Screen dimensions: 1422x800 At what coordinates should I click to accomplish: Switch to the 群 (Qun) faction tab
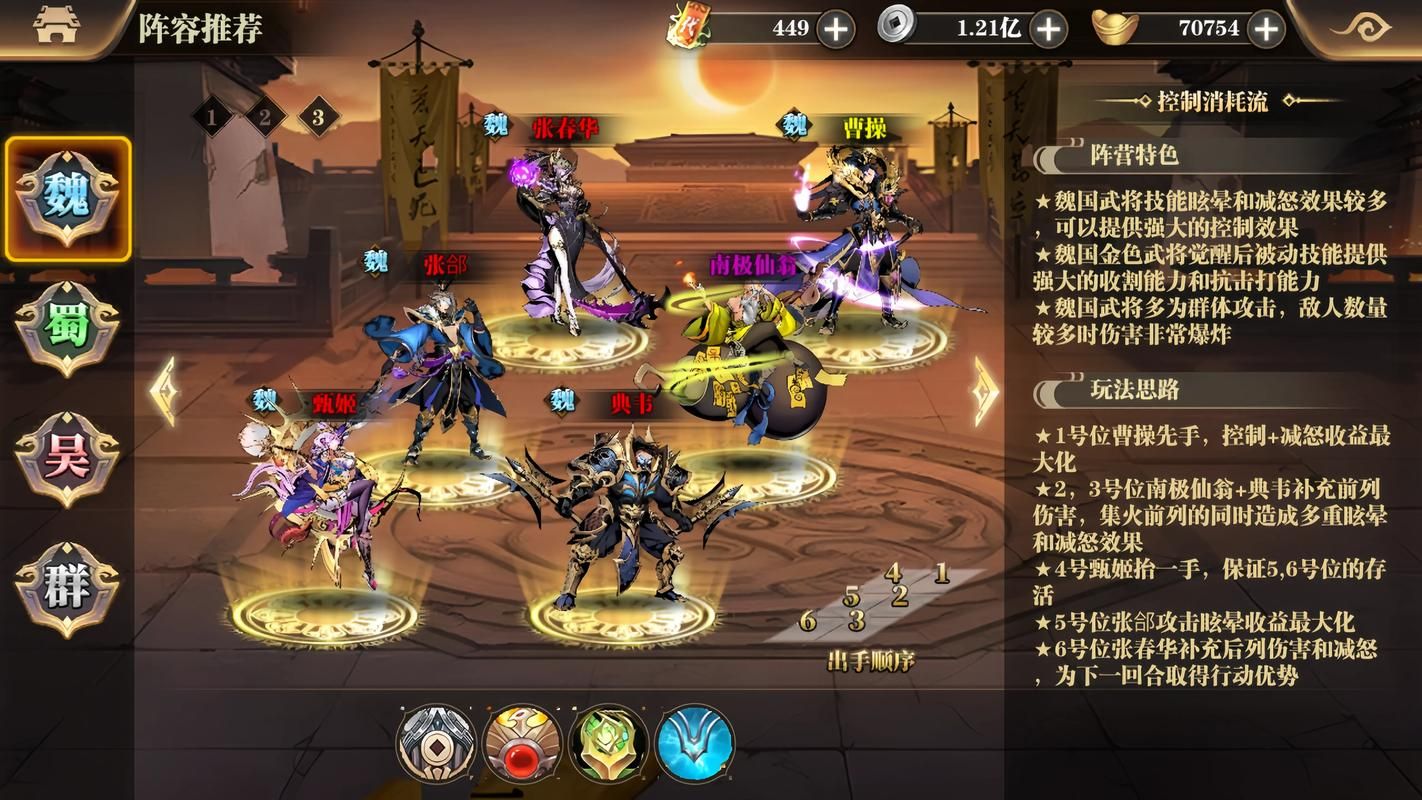67,589
